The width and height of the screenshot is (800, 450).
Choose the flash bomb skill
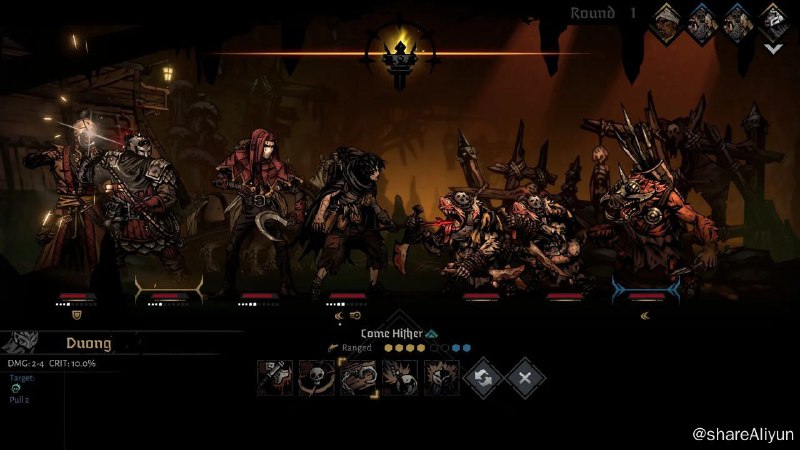tap(400, 378)
